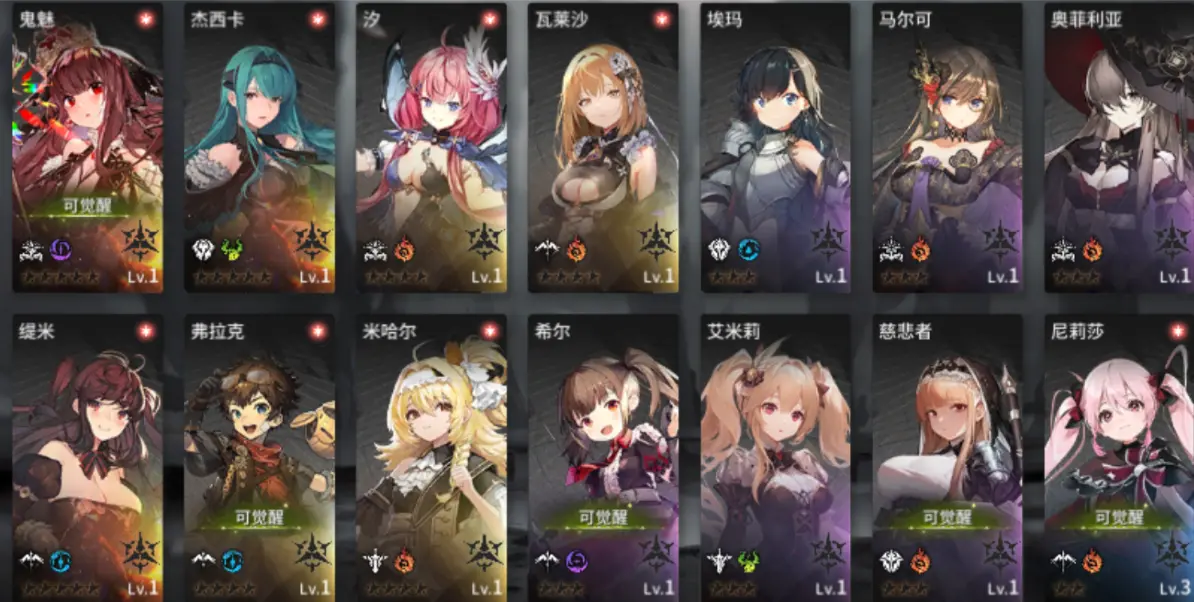Open the 马尔可 character card
This screenshot has height=602, width=1194.
point(946,147)
